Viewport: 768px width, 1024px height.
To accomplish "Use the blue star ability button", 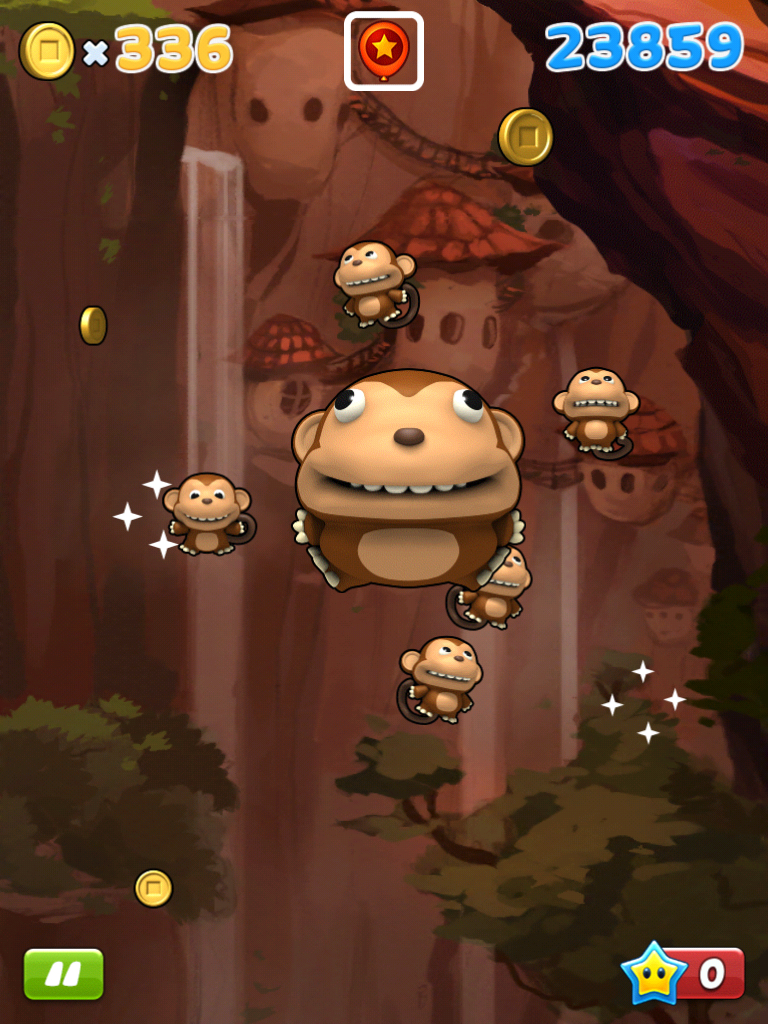I will [x=682, y=973].
